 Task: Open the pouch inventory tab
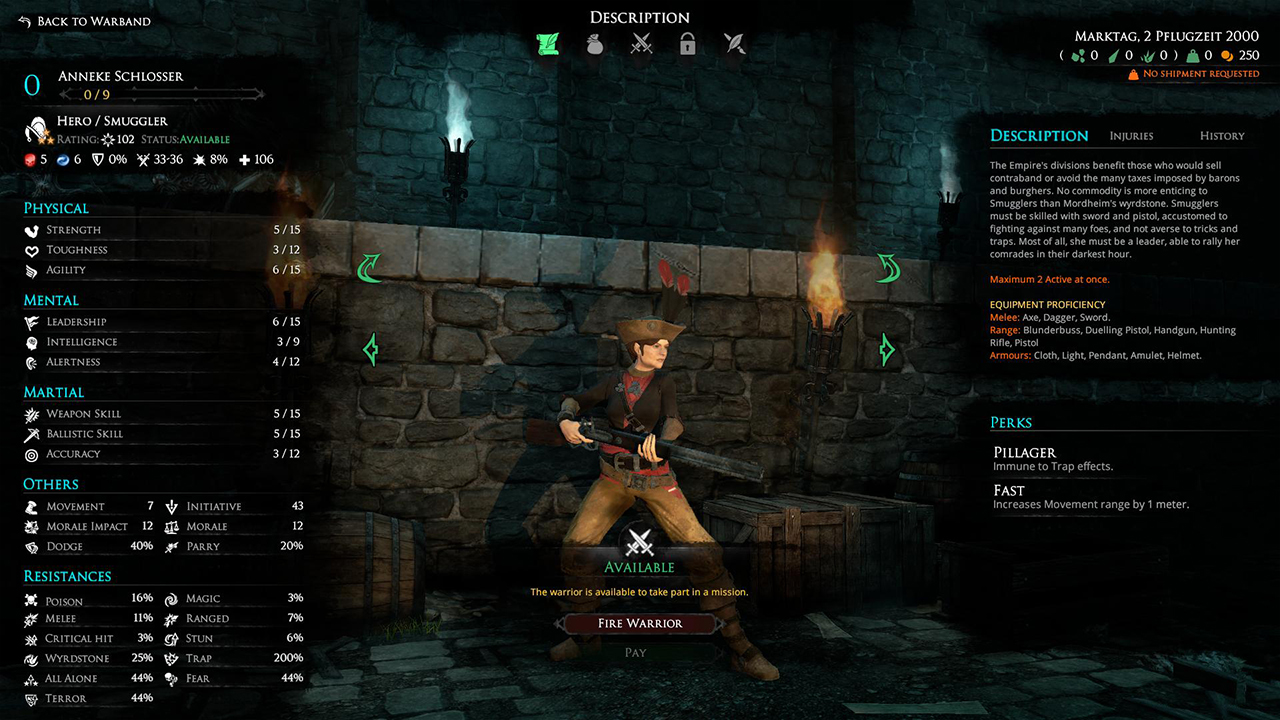click(x=594, y=44)
